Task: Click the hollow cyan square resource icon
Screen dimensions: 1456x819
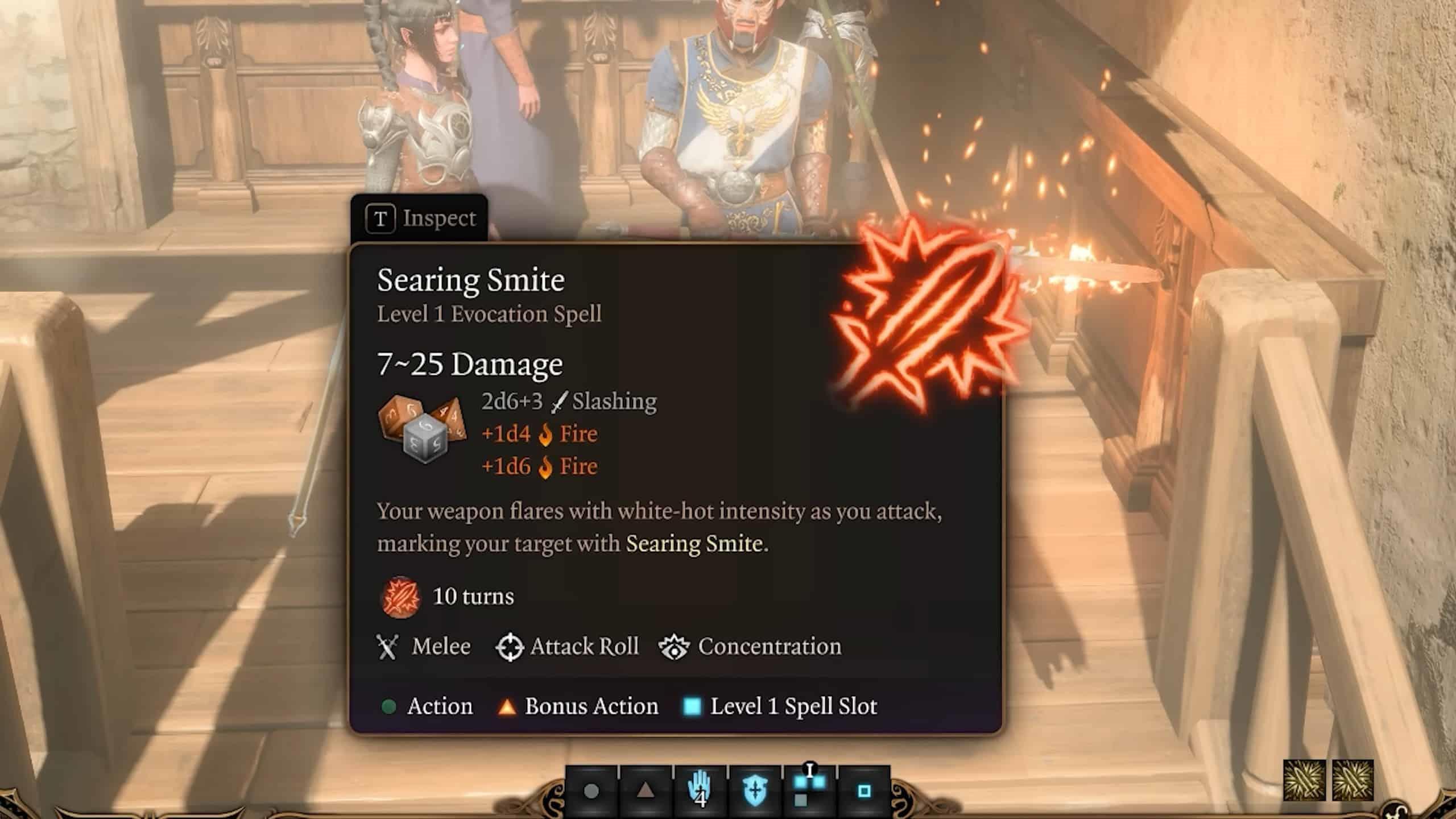Action: [x=864, y=791]
